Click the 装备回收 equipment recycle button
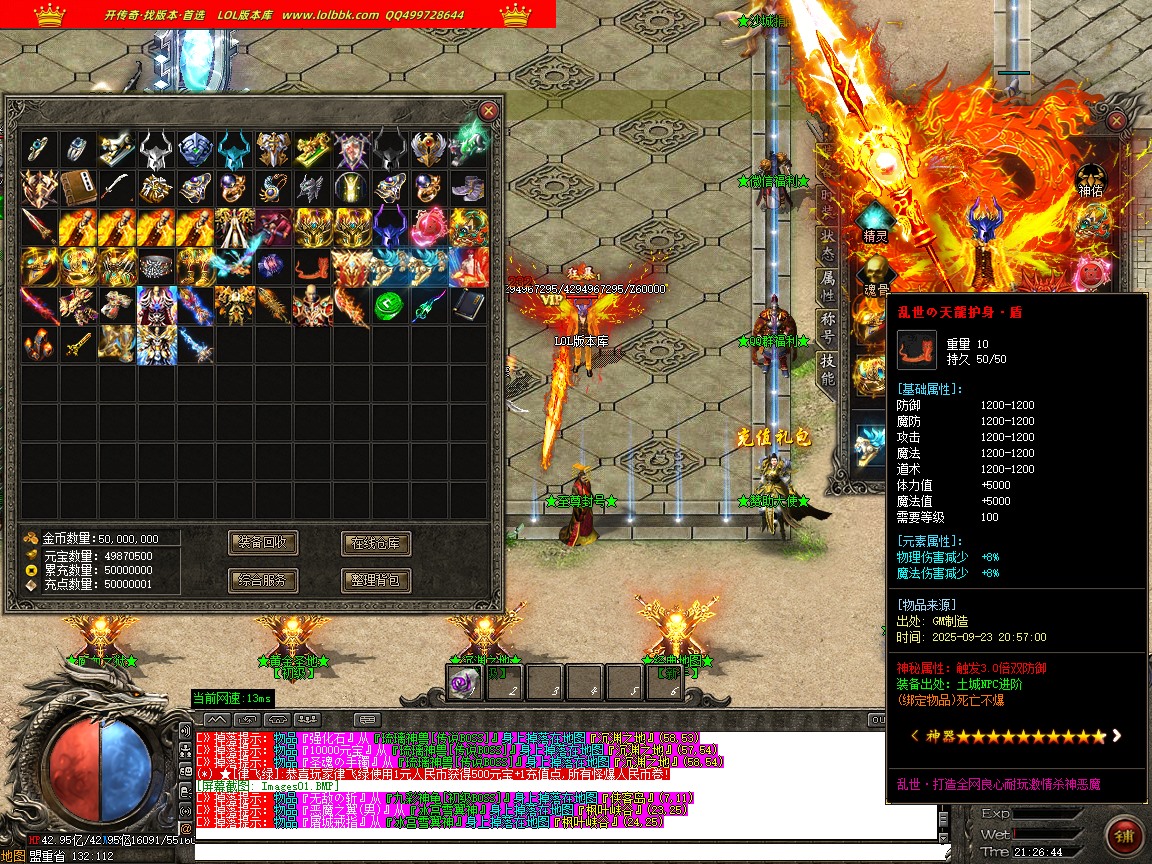The image size is (1152, 864). point(263,543)
